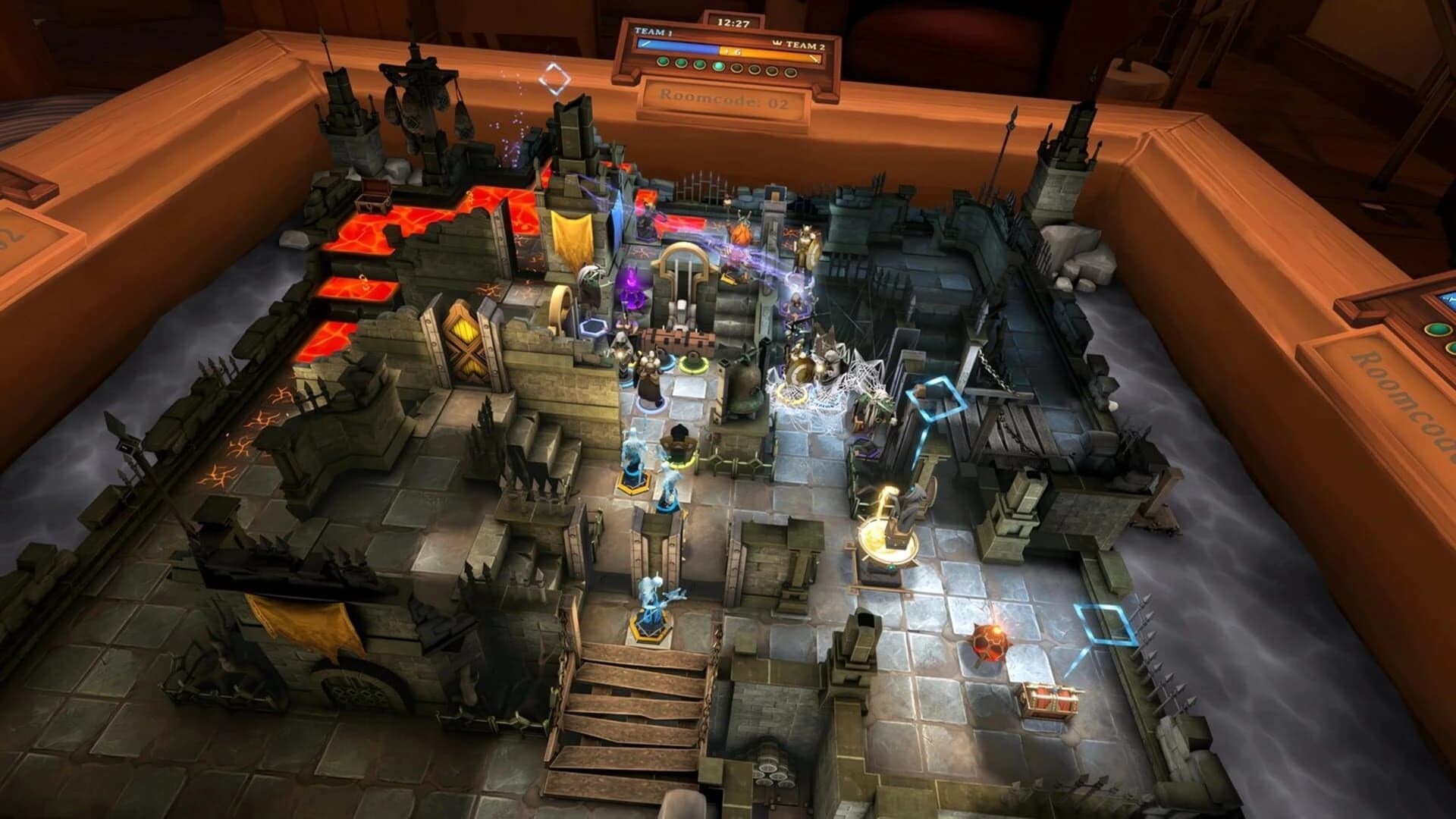Toggle the fourth glowing round indicator orb
Viewport: 1456px width, 819px height.
pos(718,67)
